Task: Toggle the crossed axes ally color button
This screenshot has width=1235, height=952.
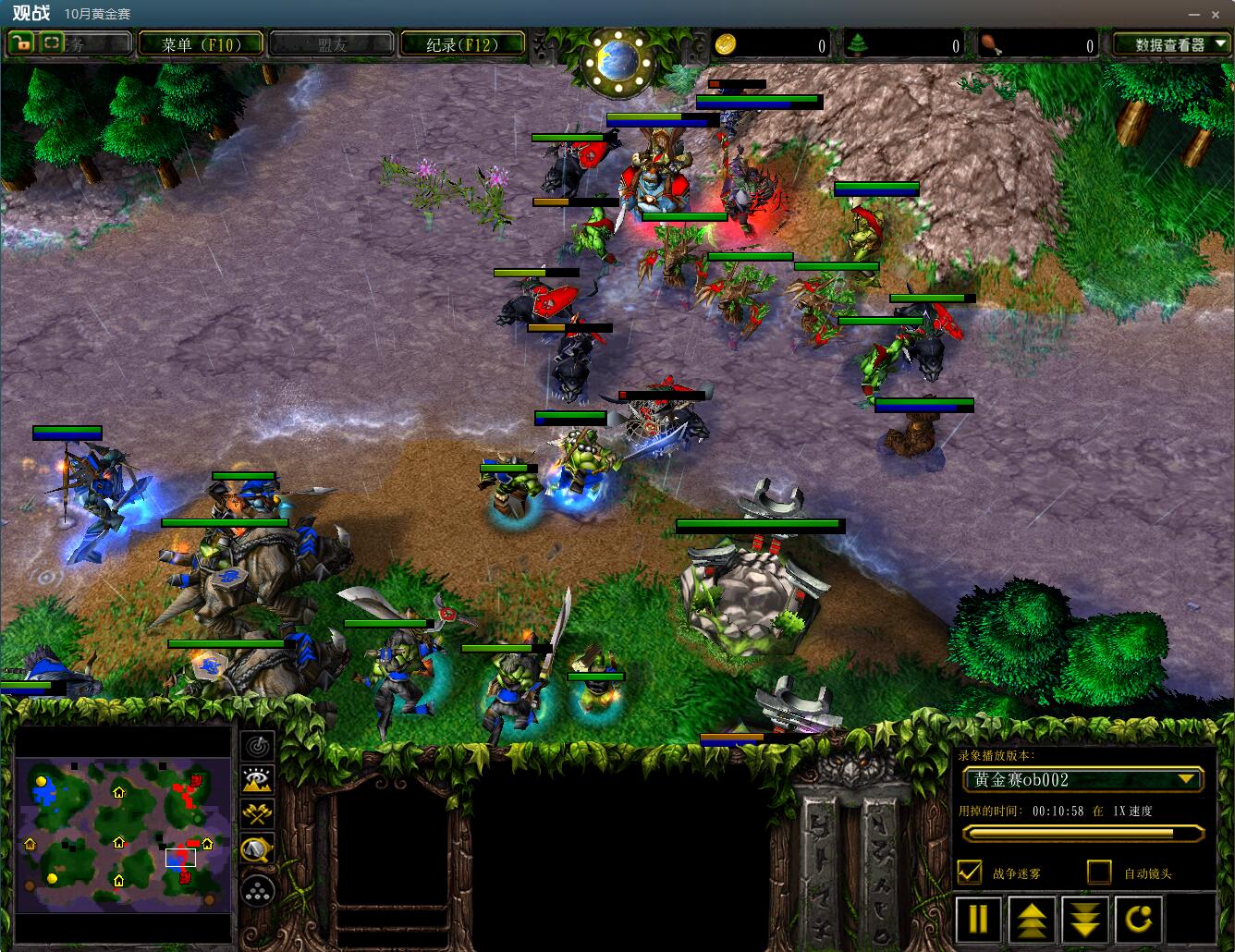Action: pyautogui.click(x=257, y=814)
